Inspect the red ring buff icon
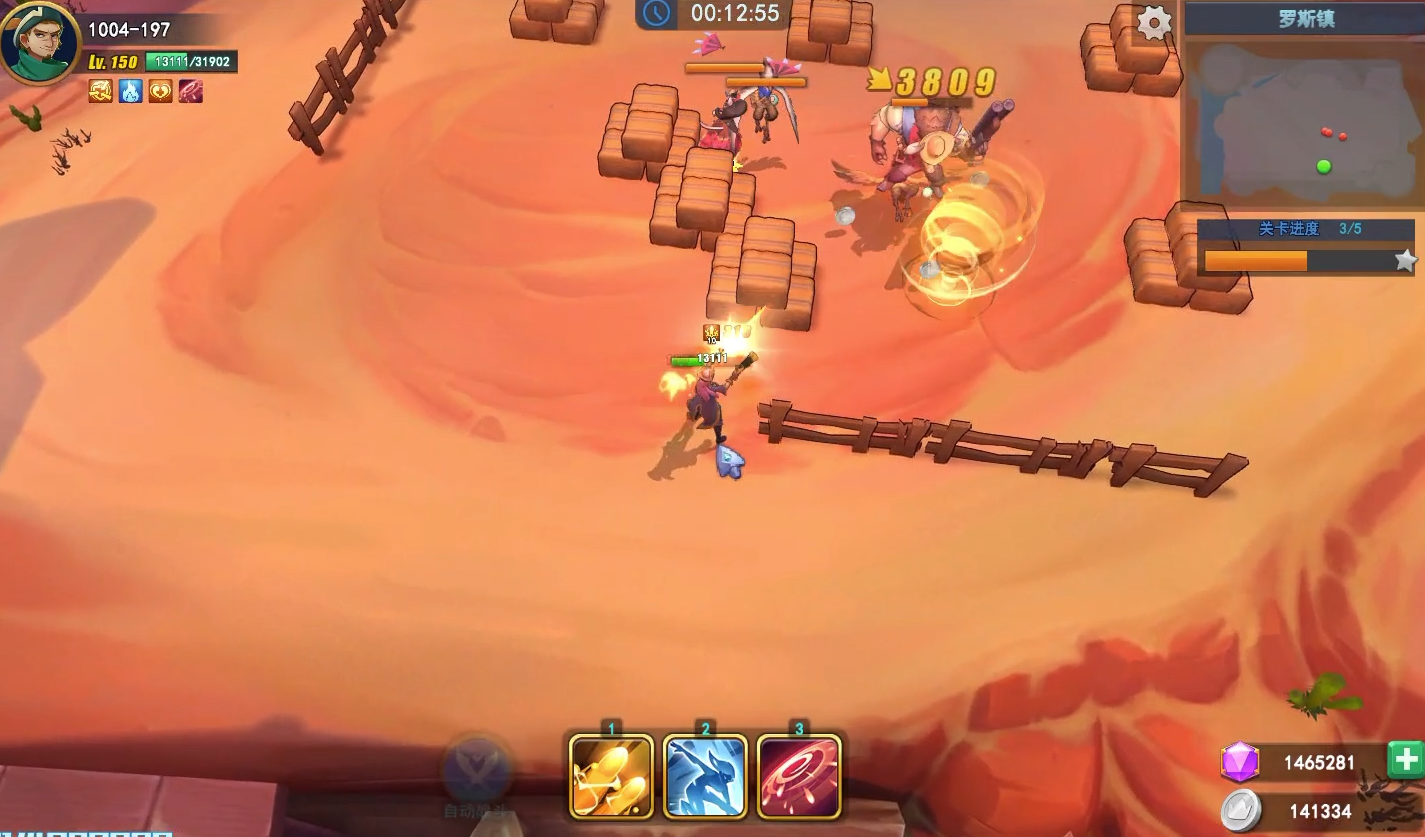1425x837 pixels. 190,91
